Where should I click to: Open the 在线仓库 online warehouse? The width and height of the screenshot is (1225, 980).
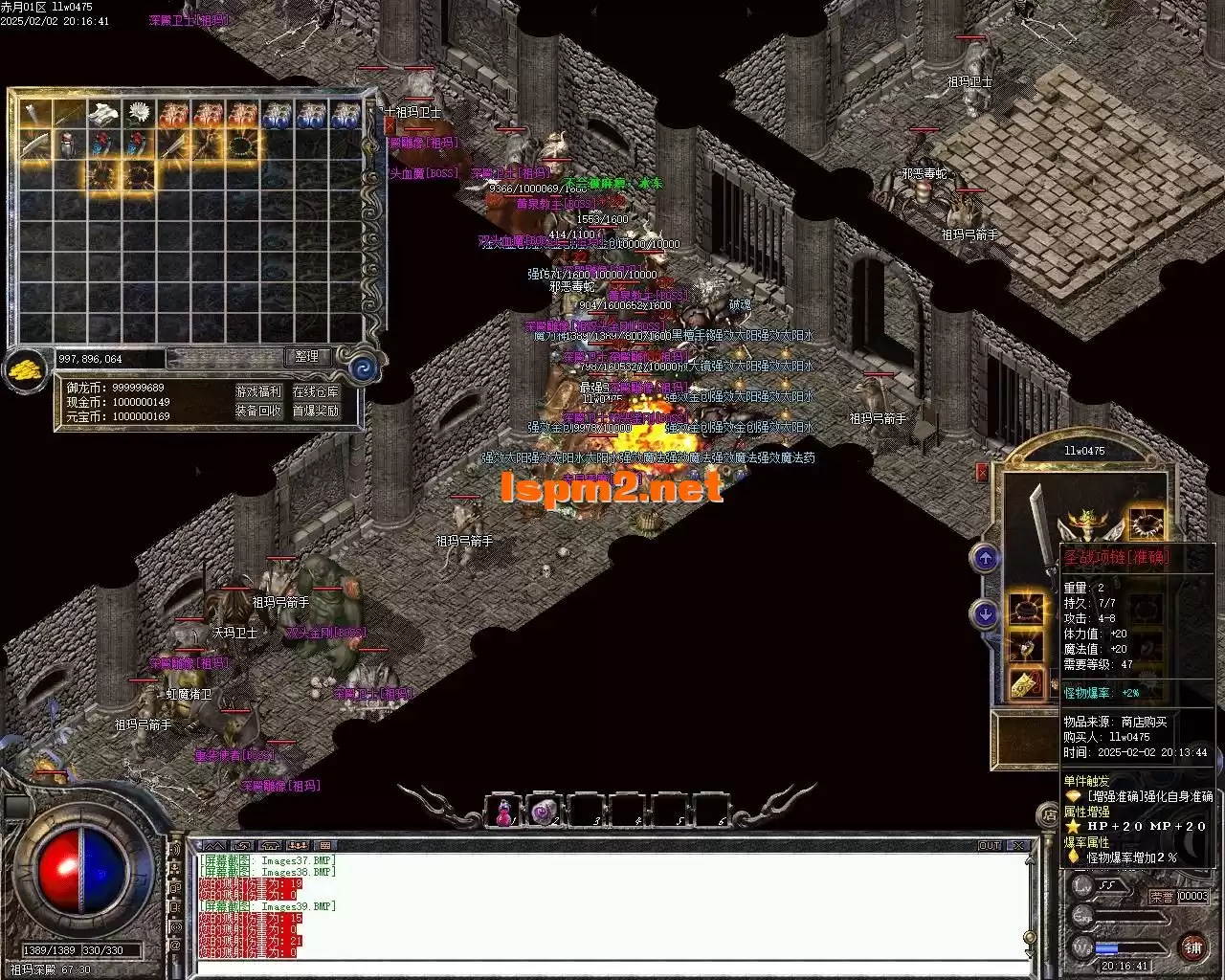click(315, 391)
